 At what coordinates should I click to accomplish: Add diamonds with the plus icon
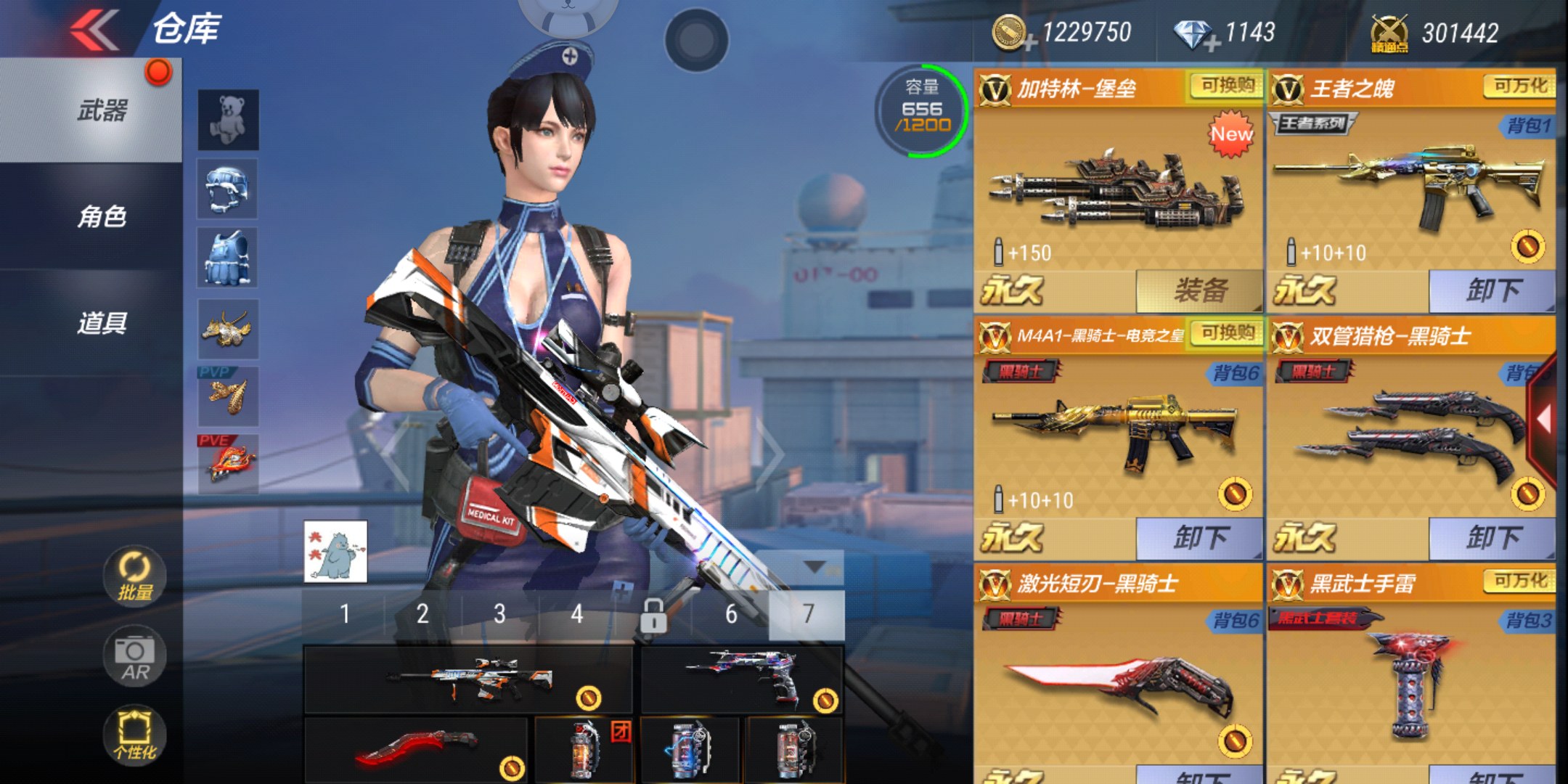tap(1211, 45)
